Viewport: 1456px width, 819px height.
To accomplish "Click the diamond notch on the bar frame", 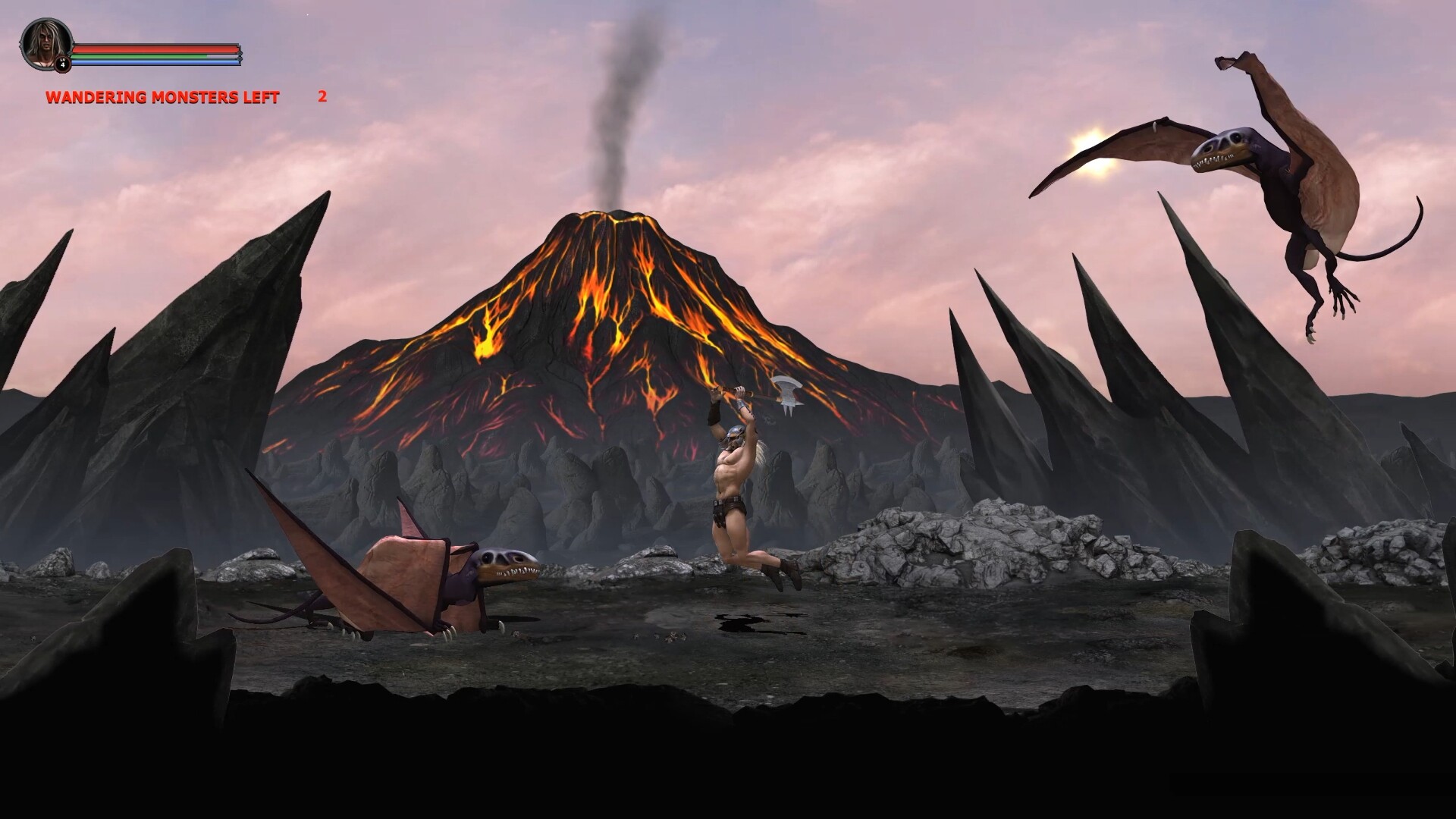I will pos(240,58).
